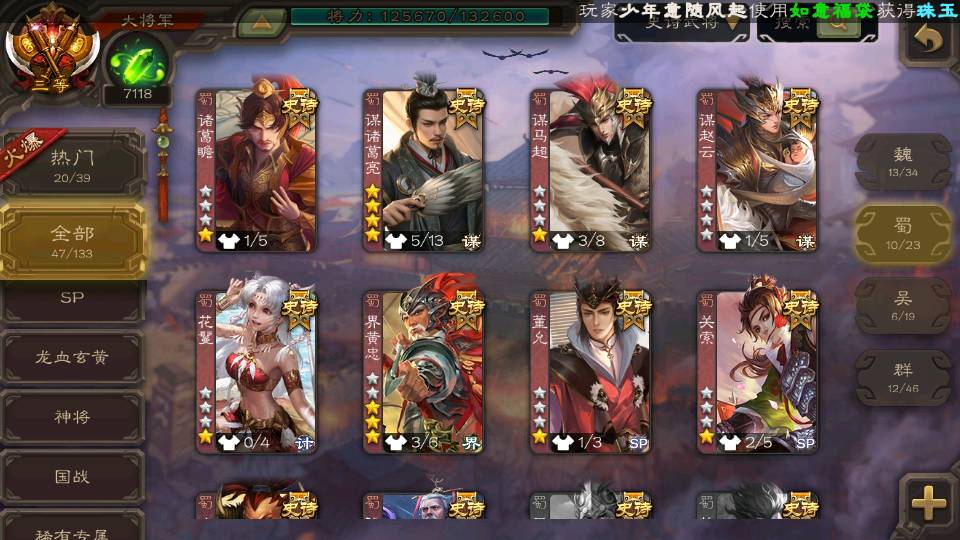Show the 群 faction generals
960x540 pixels.
tap(903, 377)
